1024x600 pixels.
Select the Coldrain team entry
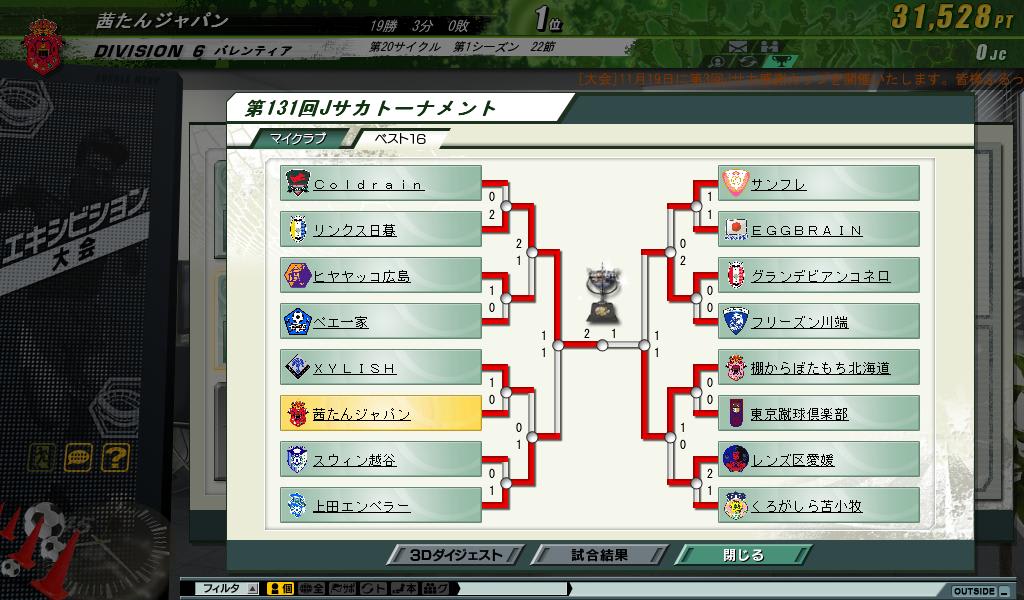coord(380,184)
